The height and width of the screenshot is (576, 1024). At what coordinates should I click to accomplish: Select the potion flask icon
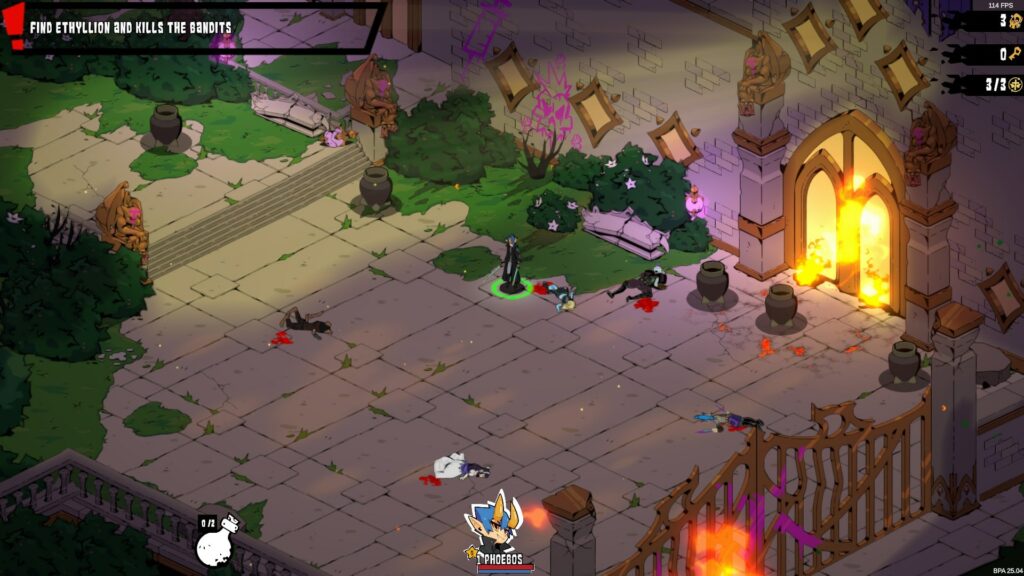pyautogui.click(x=216, y=543)
